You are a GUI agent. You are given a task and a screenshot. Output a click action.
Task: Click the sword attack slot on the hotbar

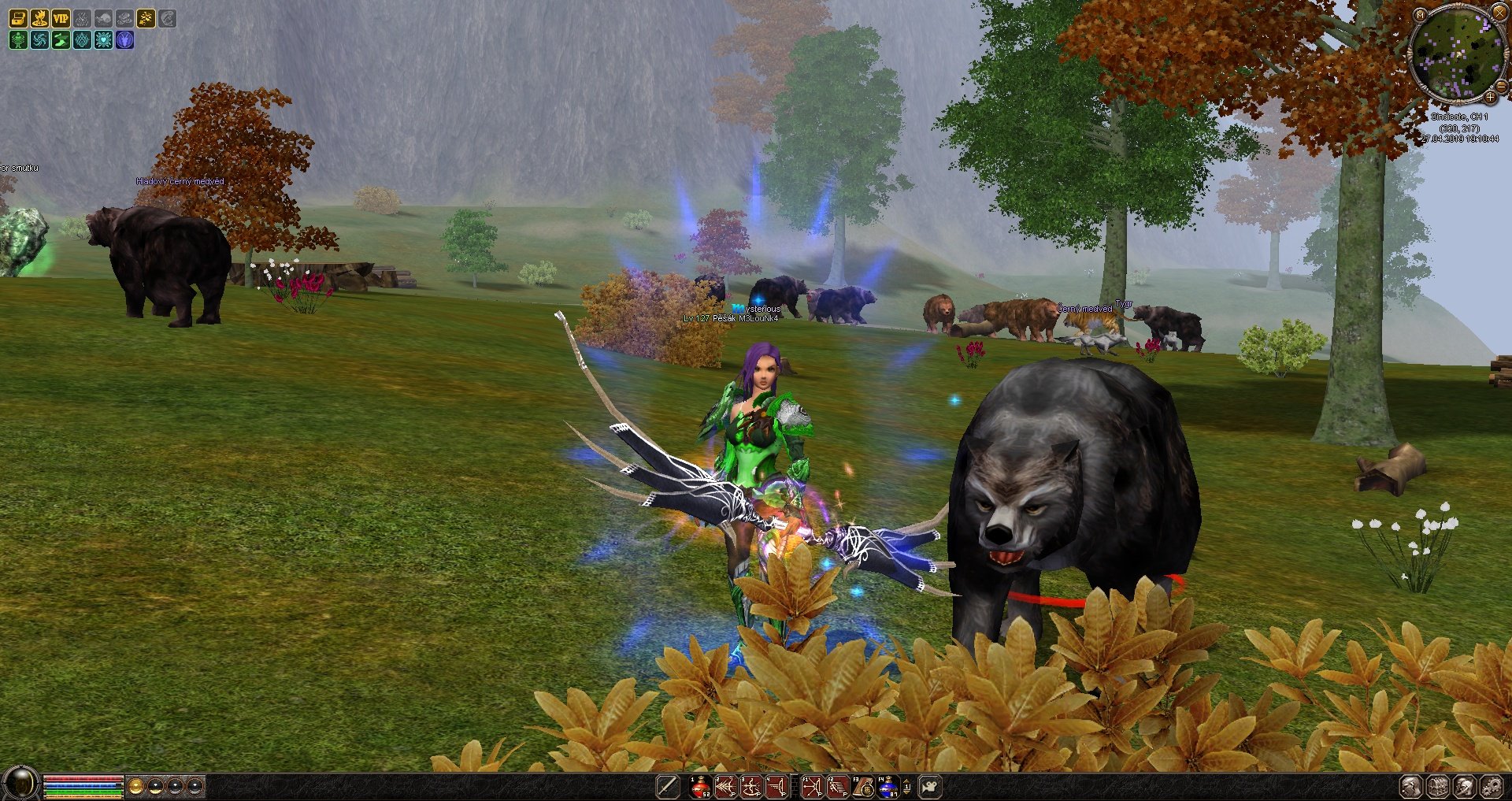(668, 787)
